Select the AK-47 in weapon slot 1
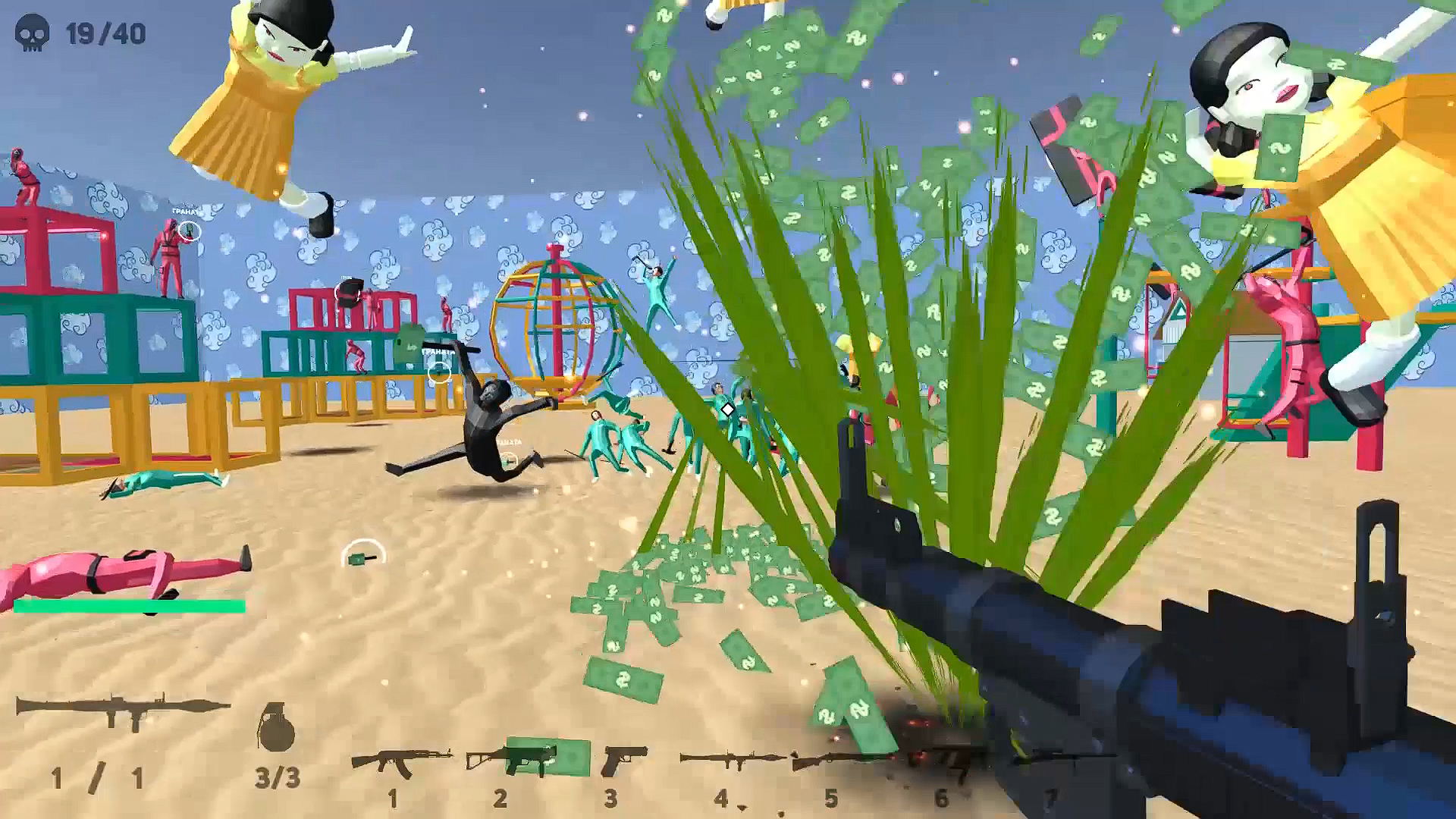1456x819 pixels. pos(402,758)
